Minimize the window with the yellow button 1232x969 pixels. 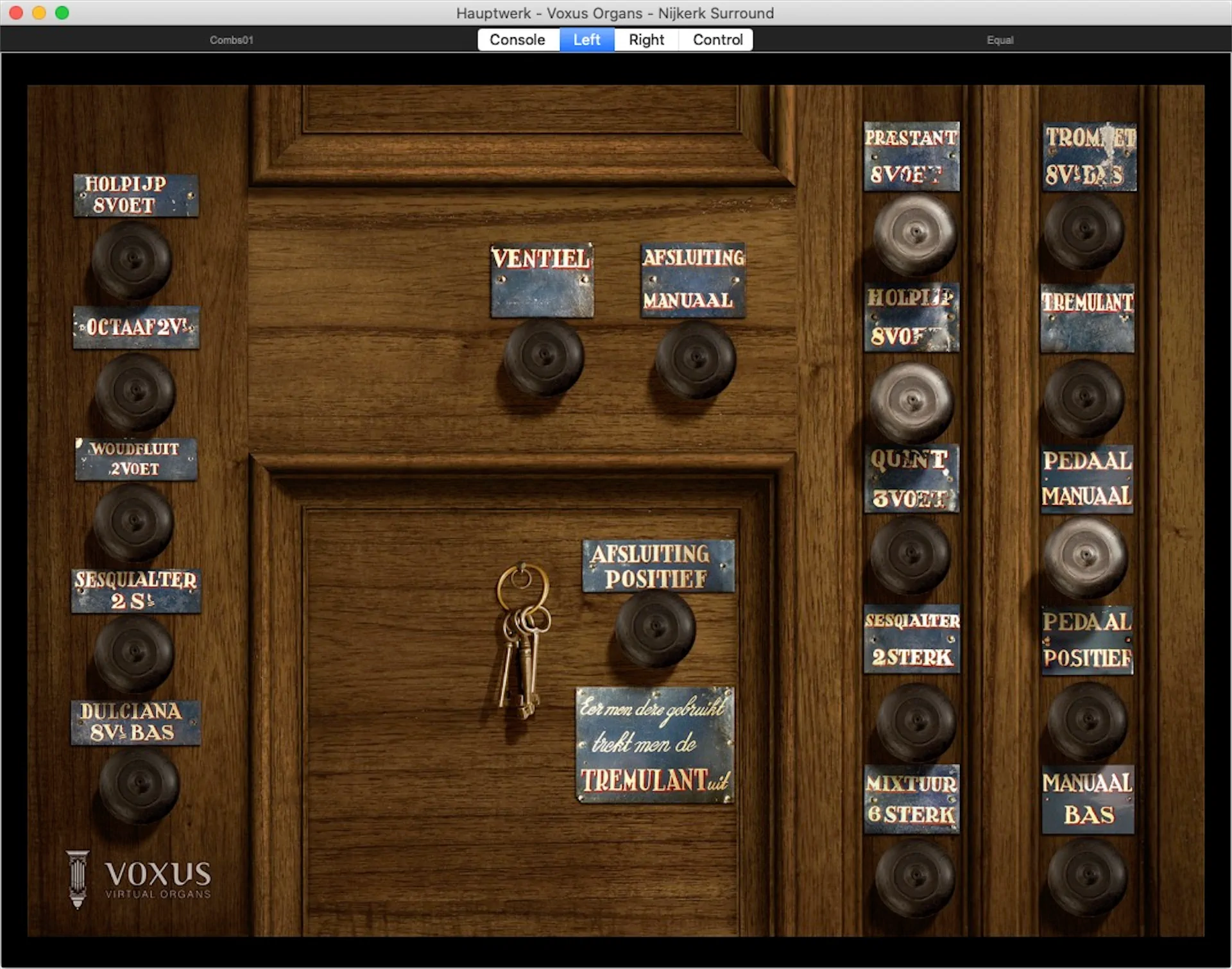coord(39,13)
